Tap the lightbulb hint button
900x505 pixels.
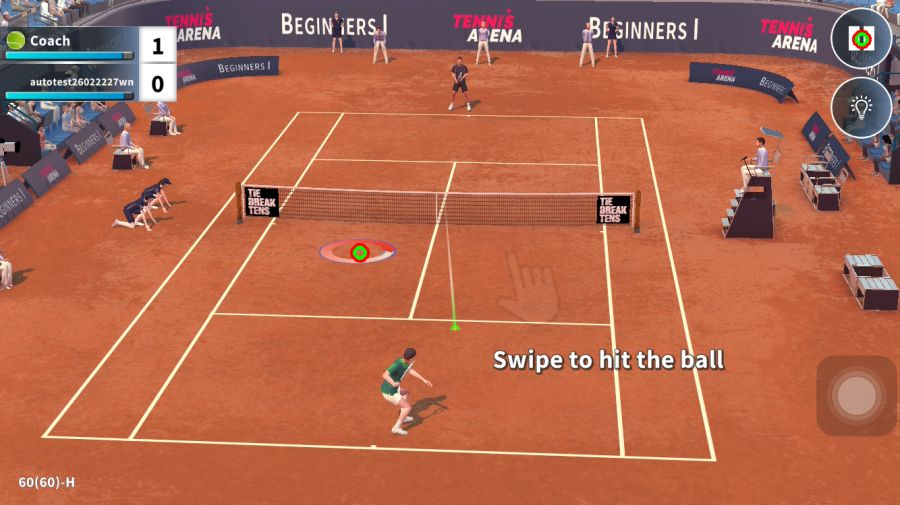click(861, 107)
